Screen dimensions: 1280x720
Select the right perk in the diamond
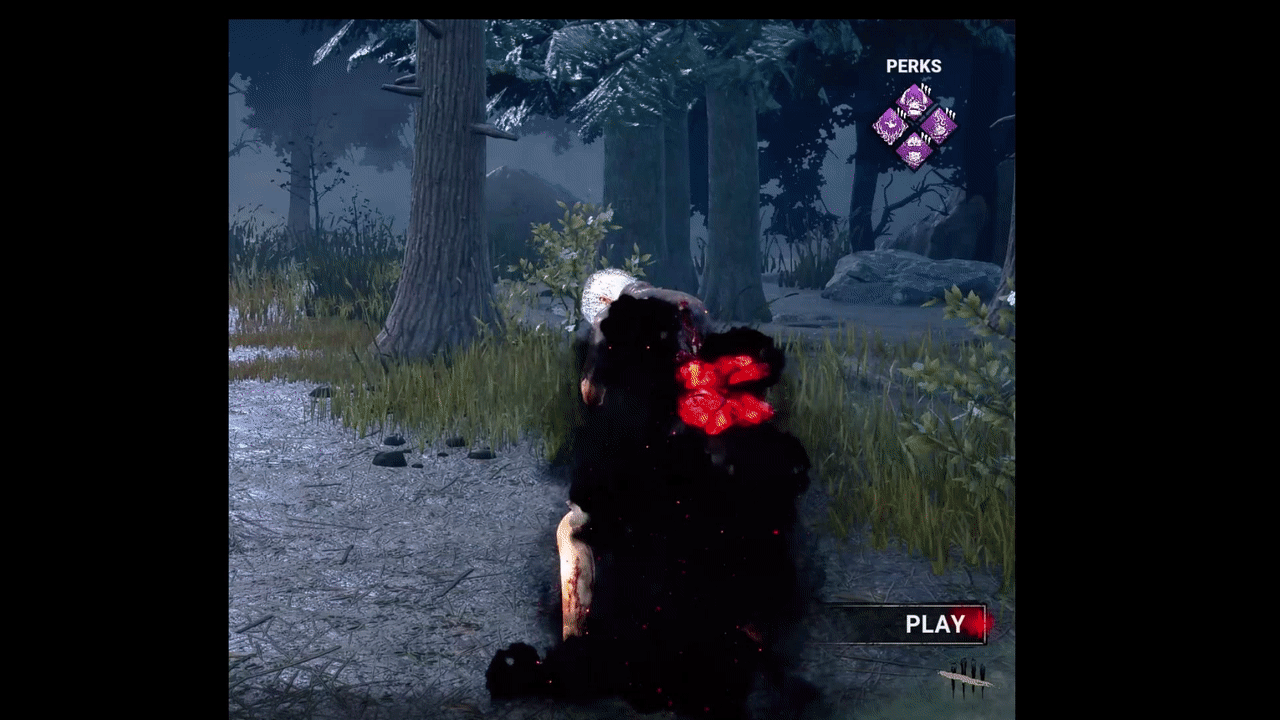pyautogui.click(x=938, y=126)
